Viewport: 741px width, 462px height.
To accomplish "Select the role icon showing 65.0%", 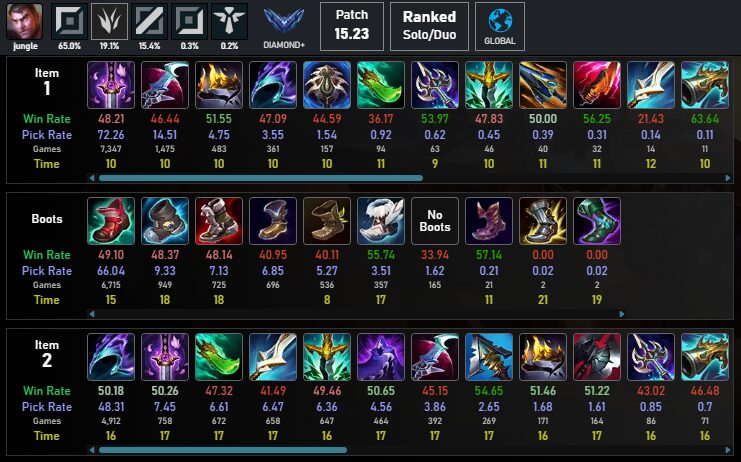I will tap(69, 20).
